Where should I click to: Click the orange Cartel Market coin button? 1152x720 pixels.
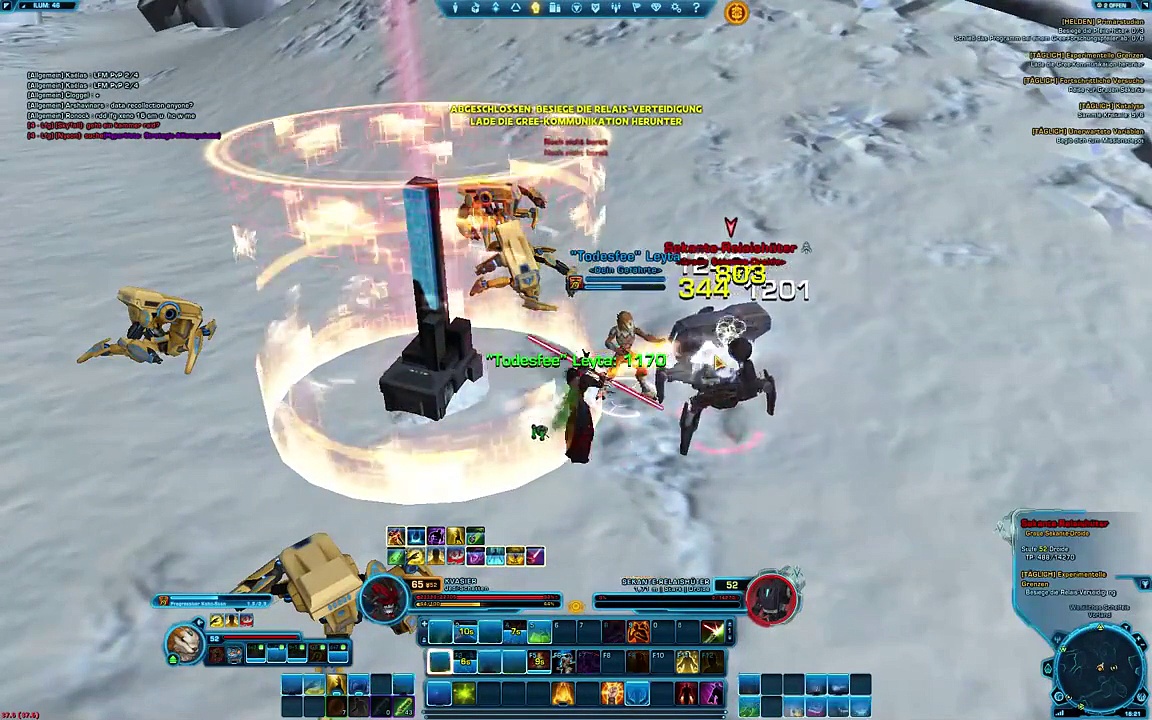(736, 12)
